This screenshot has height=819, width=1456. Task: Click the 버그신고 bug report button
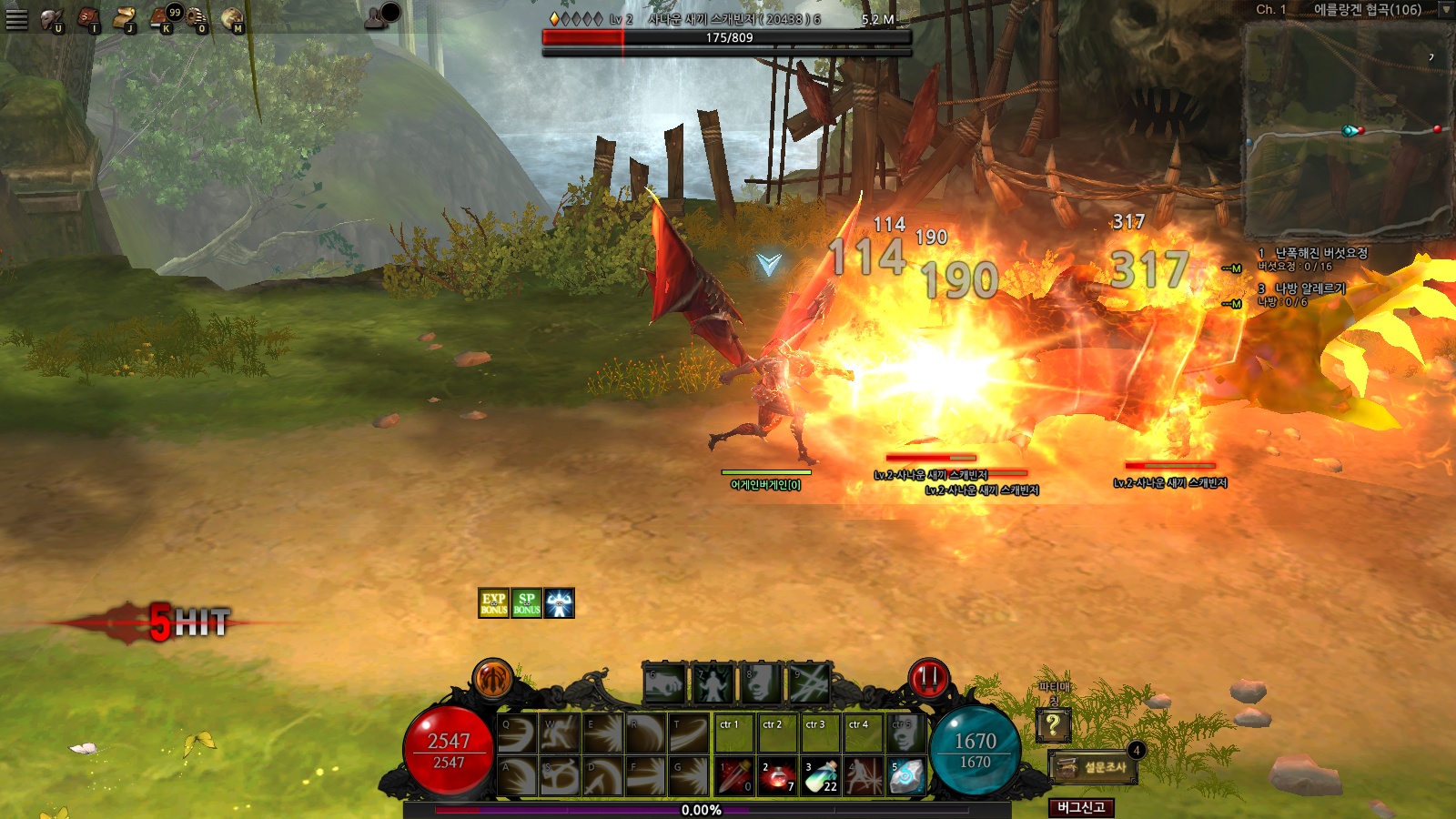(x=1081, y=807)
